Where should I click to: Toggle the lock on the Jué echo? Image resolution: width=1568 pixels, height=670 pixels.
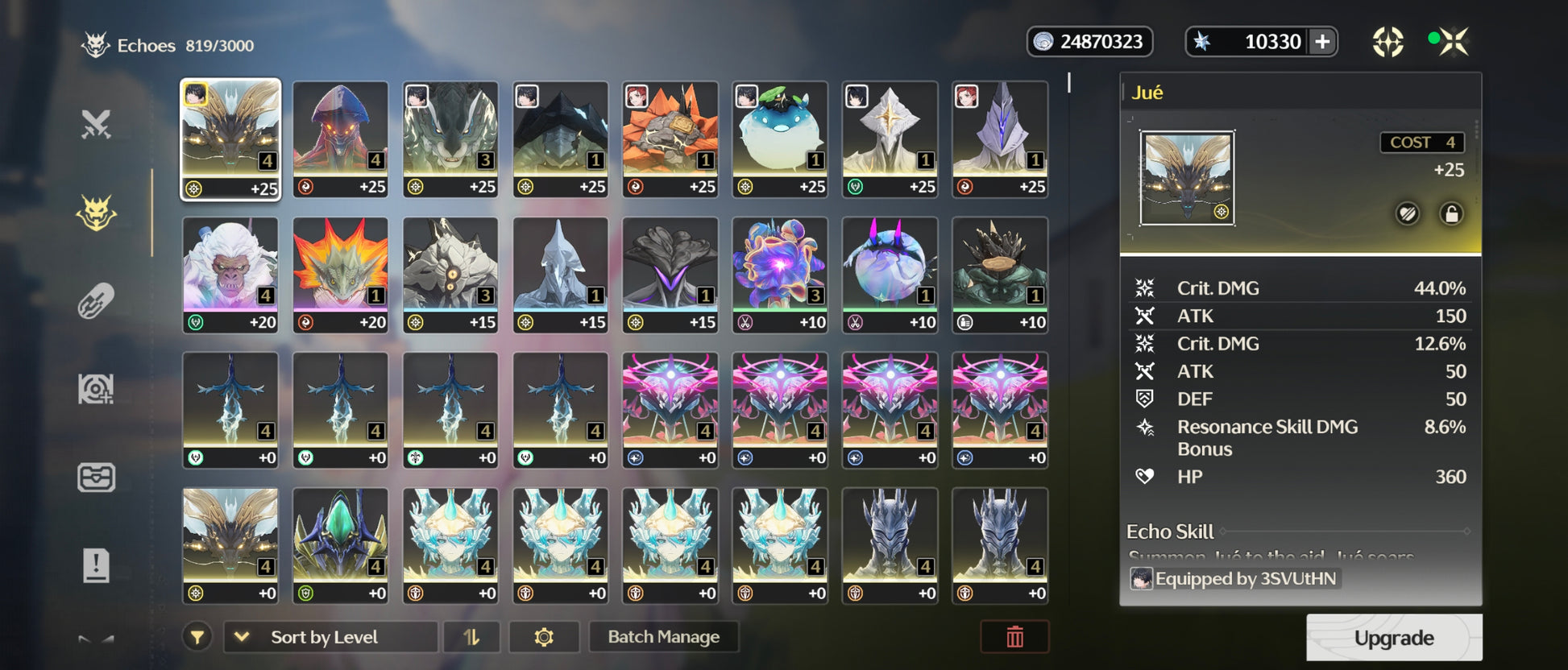(x=1451, y=213)
